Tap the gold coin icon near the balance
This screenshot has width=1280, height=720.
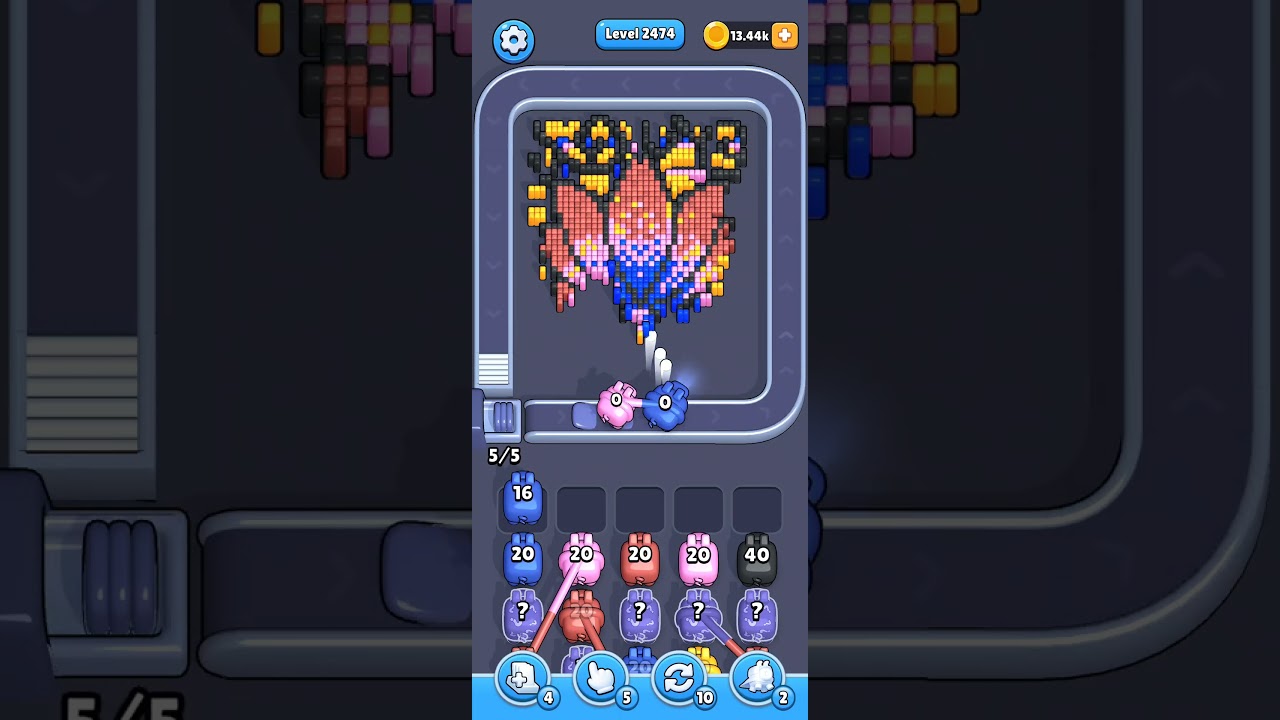coord(718,35)
